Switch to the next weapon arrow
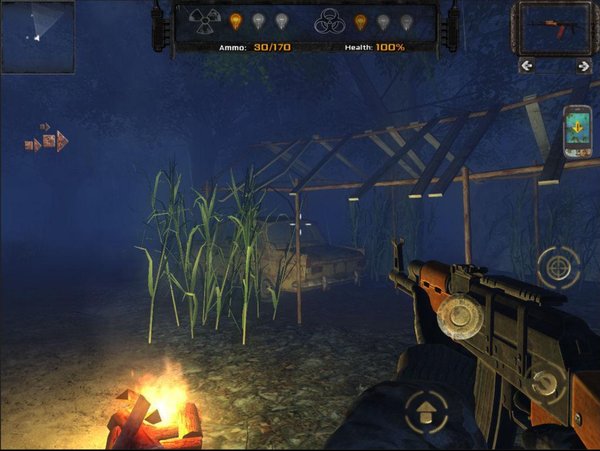The width and height of the screenshot is (600, 451). [583, 66]
